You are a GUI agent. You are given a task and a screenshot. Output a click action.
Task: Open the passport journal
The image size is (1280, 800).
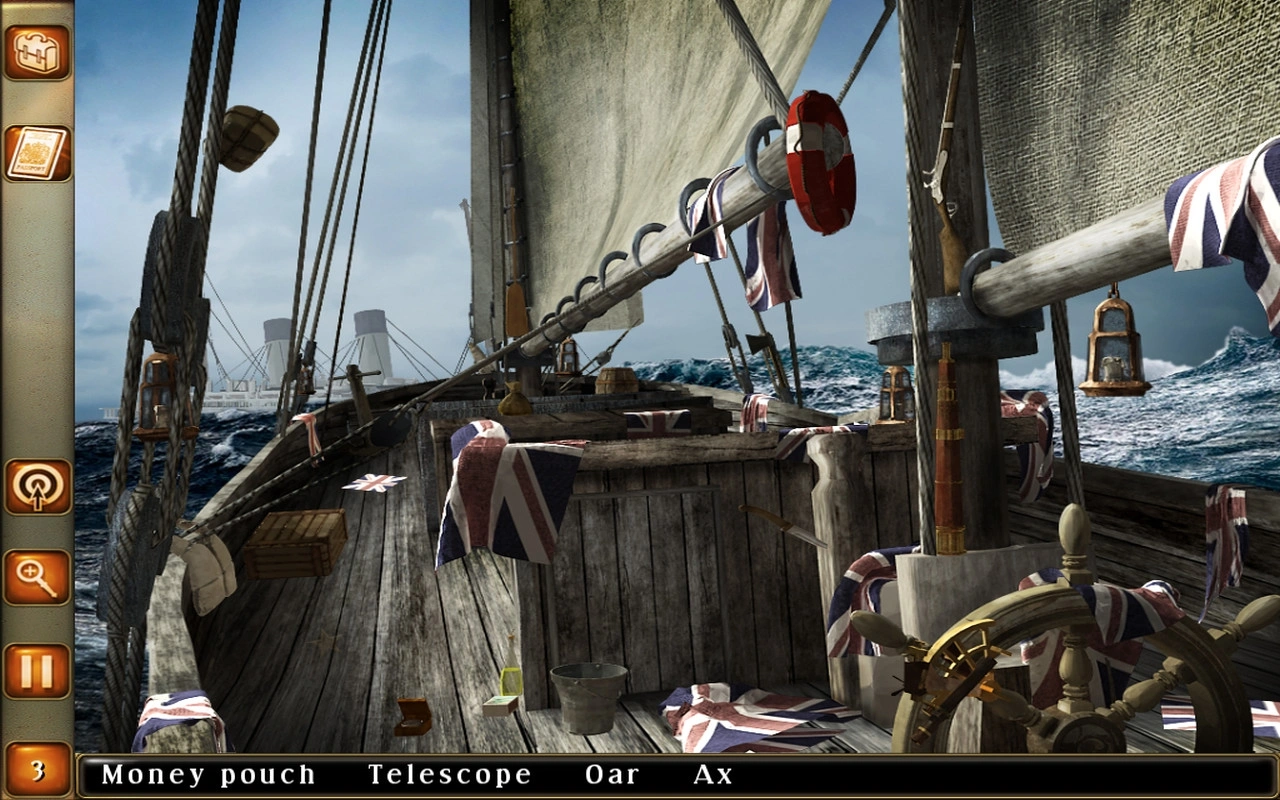pos(37,153)
